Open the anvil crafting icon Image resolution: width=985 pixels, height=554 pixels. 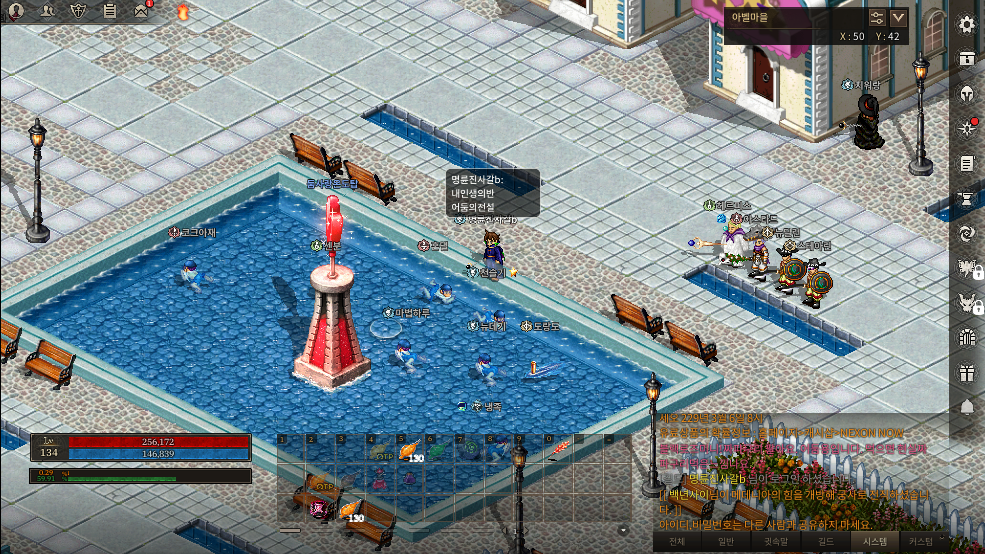pyautogui.click(x=967, y=198)
